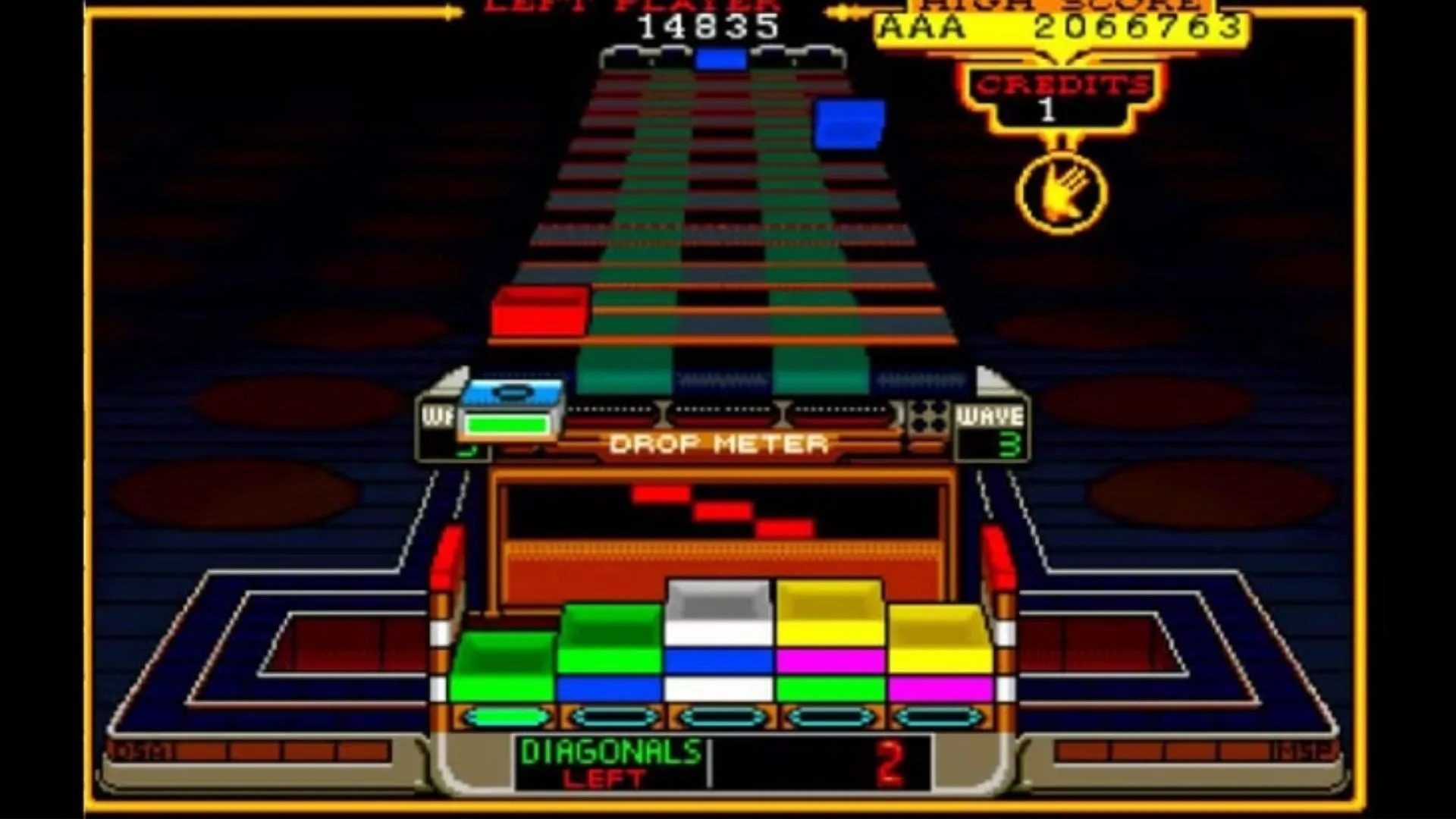Click the green drop meter gauge bar
Screen dimensions: 1456x819
coord(507,426)
